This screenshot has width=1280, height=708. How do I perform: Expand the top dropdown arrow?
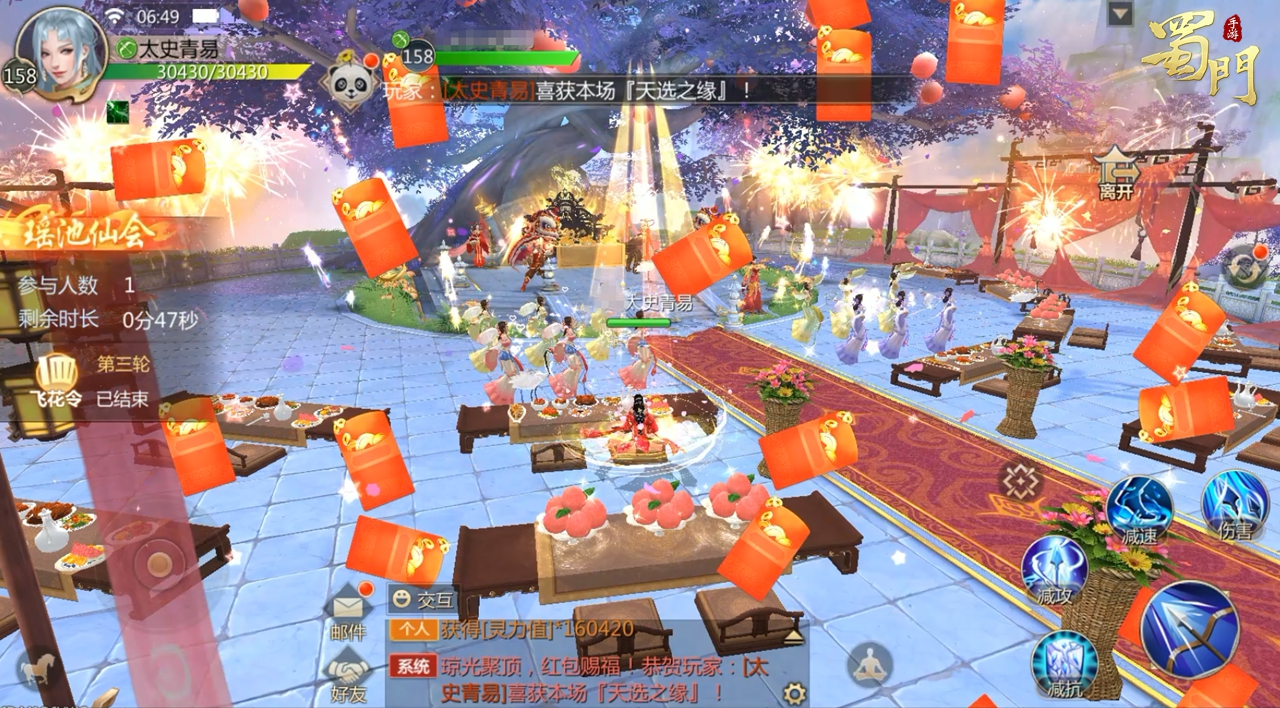pyautogui.click(x=1120, y=14)
